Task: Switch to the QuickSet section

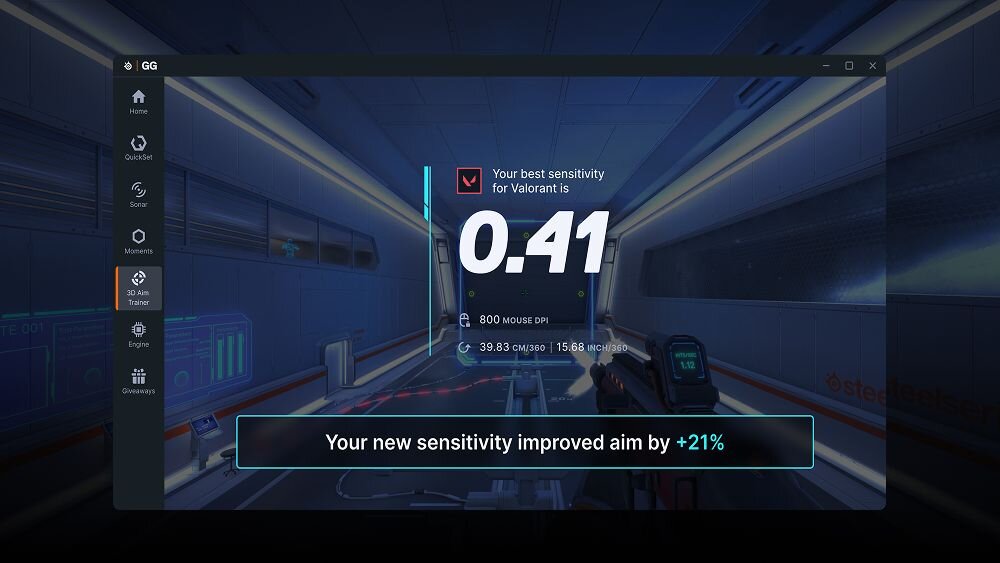Action: [138, 147]
